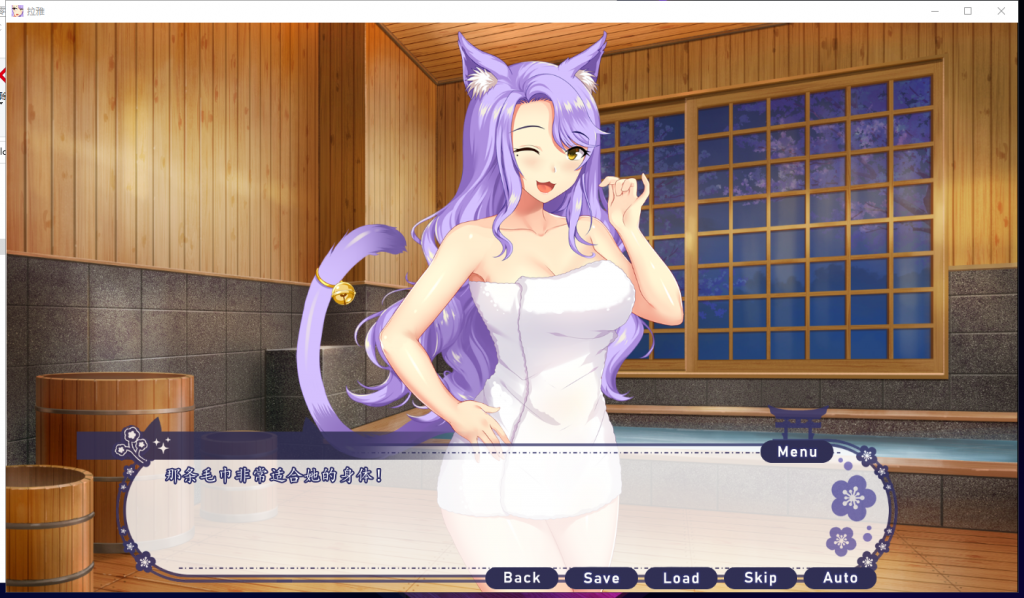This screenshot has width=1024, height=598.
Task: Turn on Auto advance
Action: pyautogui.click(x=840, y=578)
